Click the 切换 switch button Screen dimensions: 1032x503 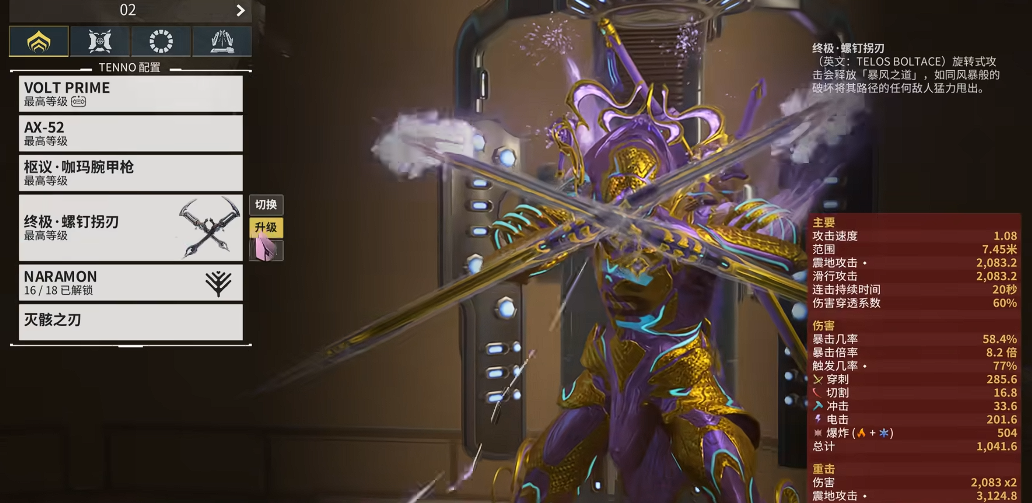tap(265, 205)
